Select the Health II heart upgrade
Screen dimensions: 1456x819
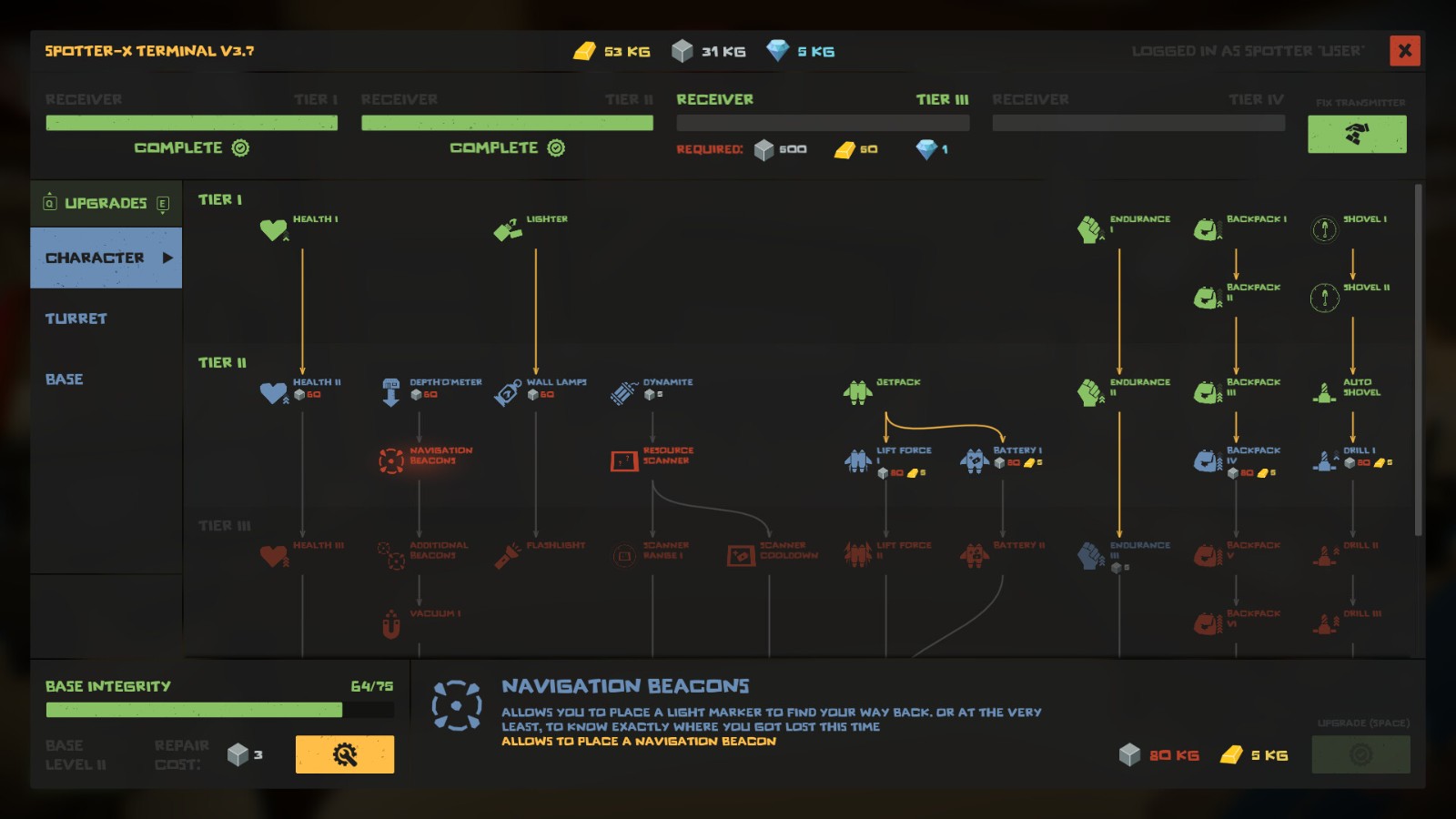click(274, 392)
